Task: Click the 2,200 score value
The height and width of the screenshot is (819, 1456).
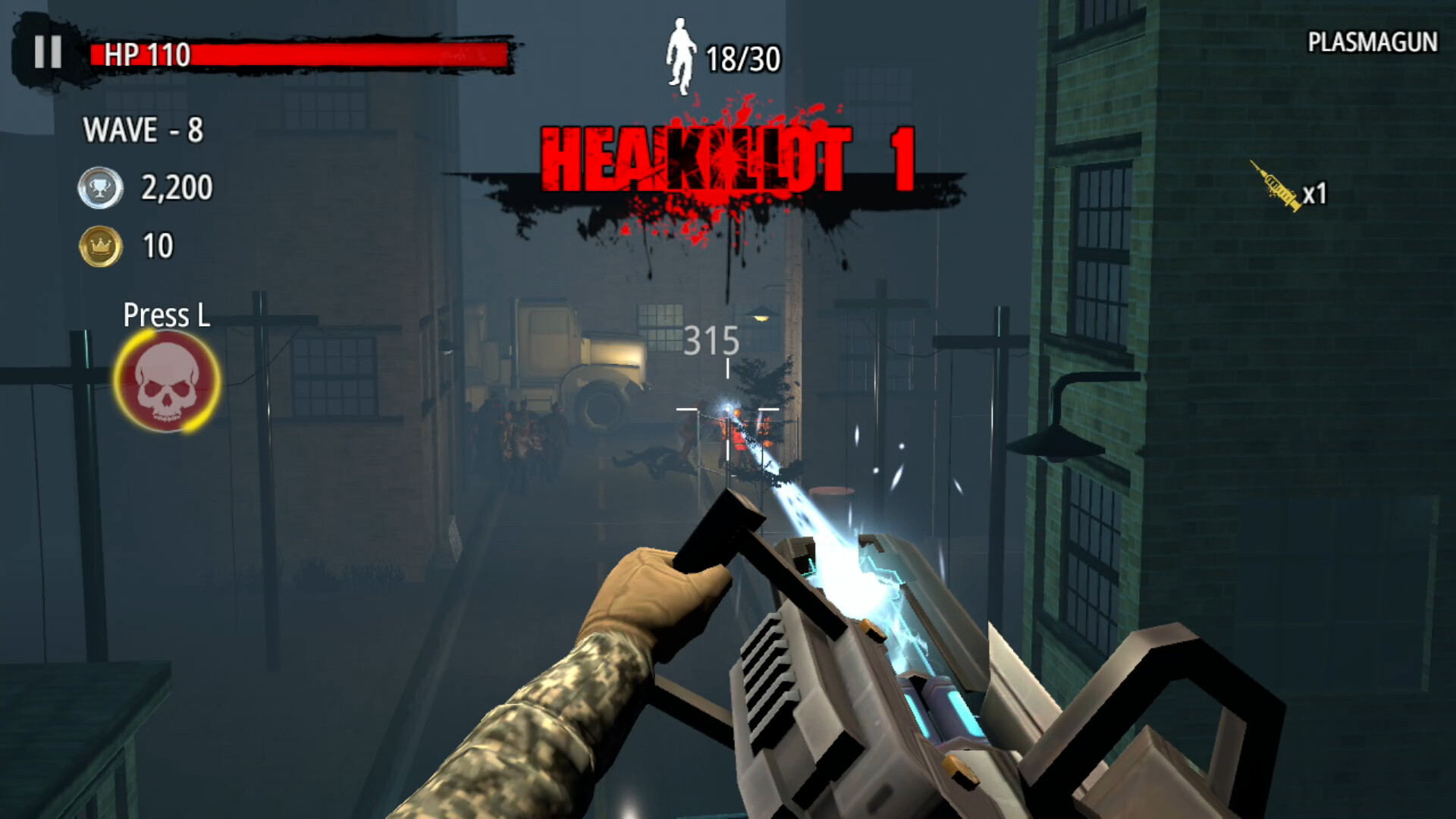Action: 174,187
